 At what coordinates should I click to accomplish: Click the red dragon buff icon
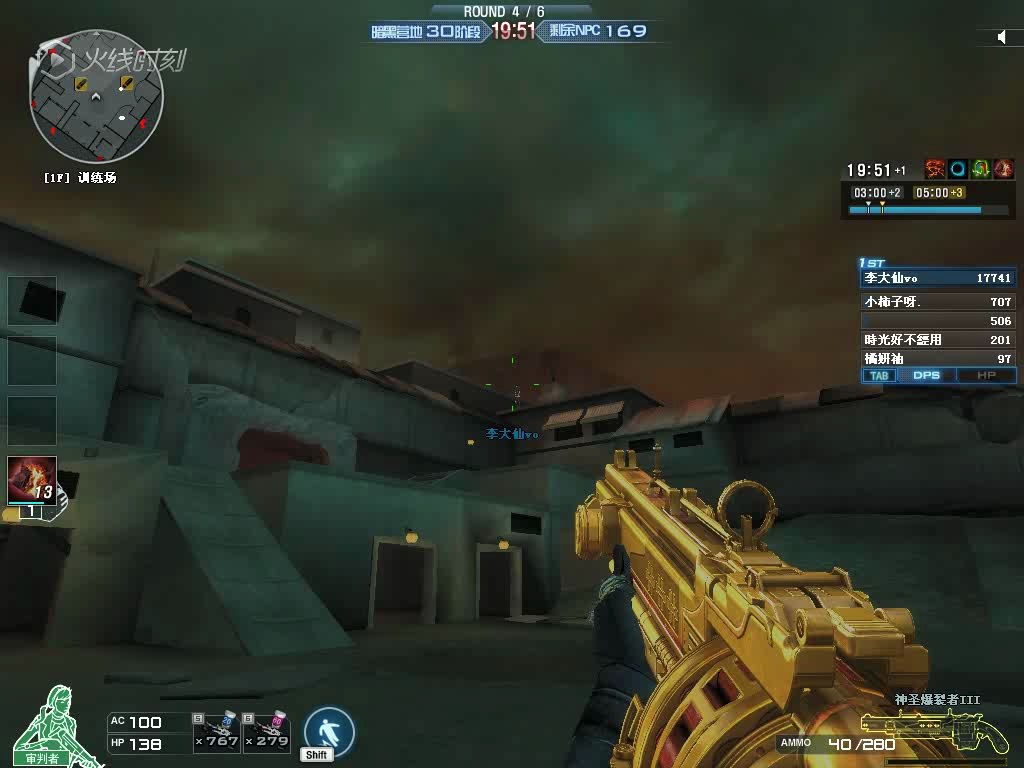tap(935, 169)
